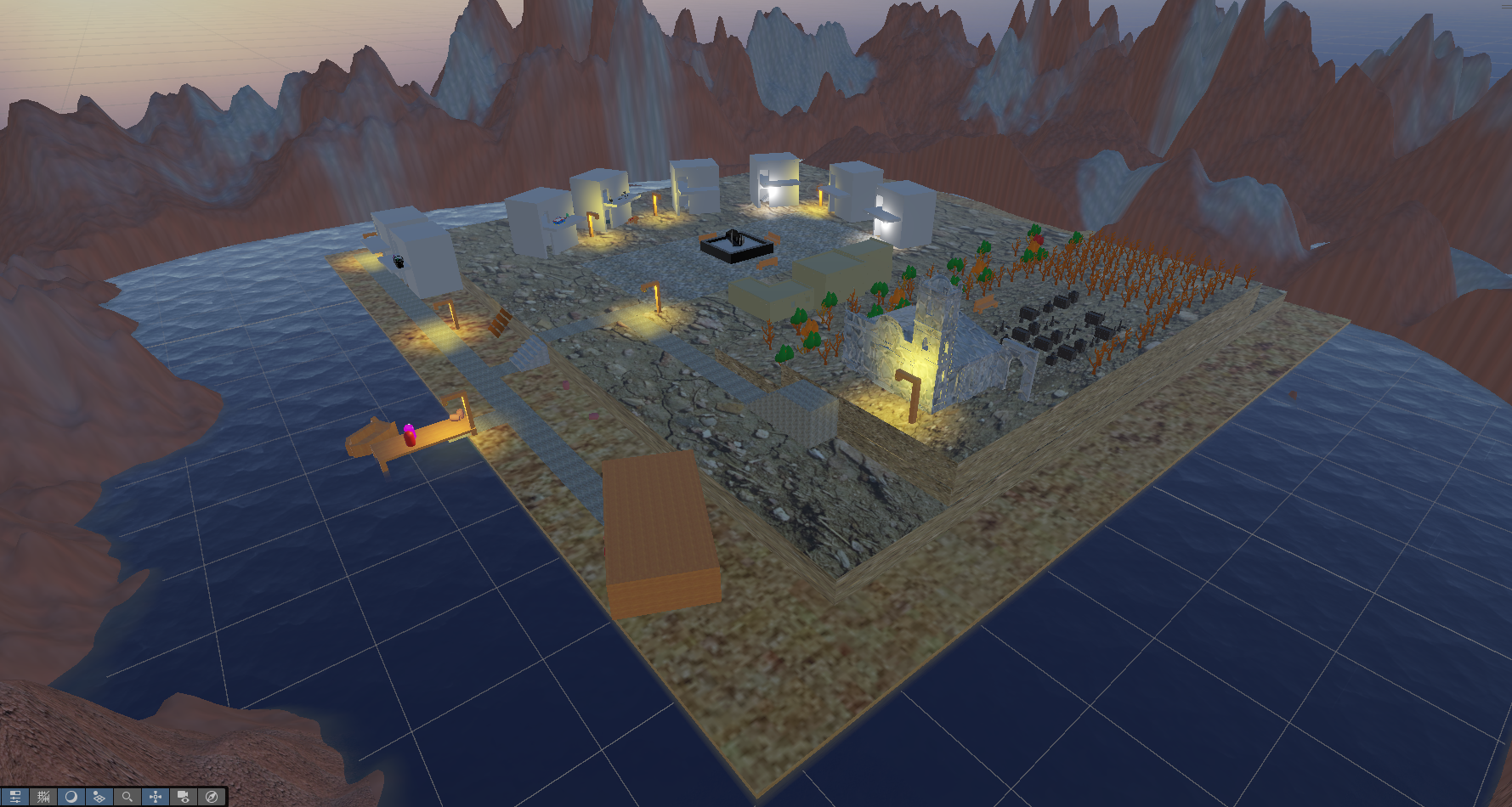Image resolution: width=1512 pixels, height=807 pixels.
Task: Open the compass navigation tool
Action: 210,796
